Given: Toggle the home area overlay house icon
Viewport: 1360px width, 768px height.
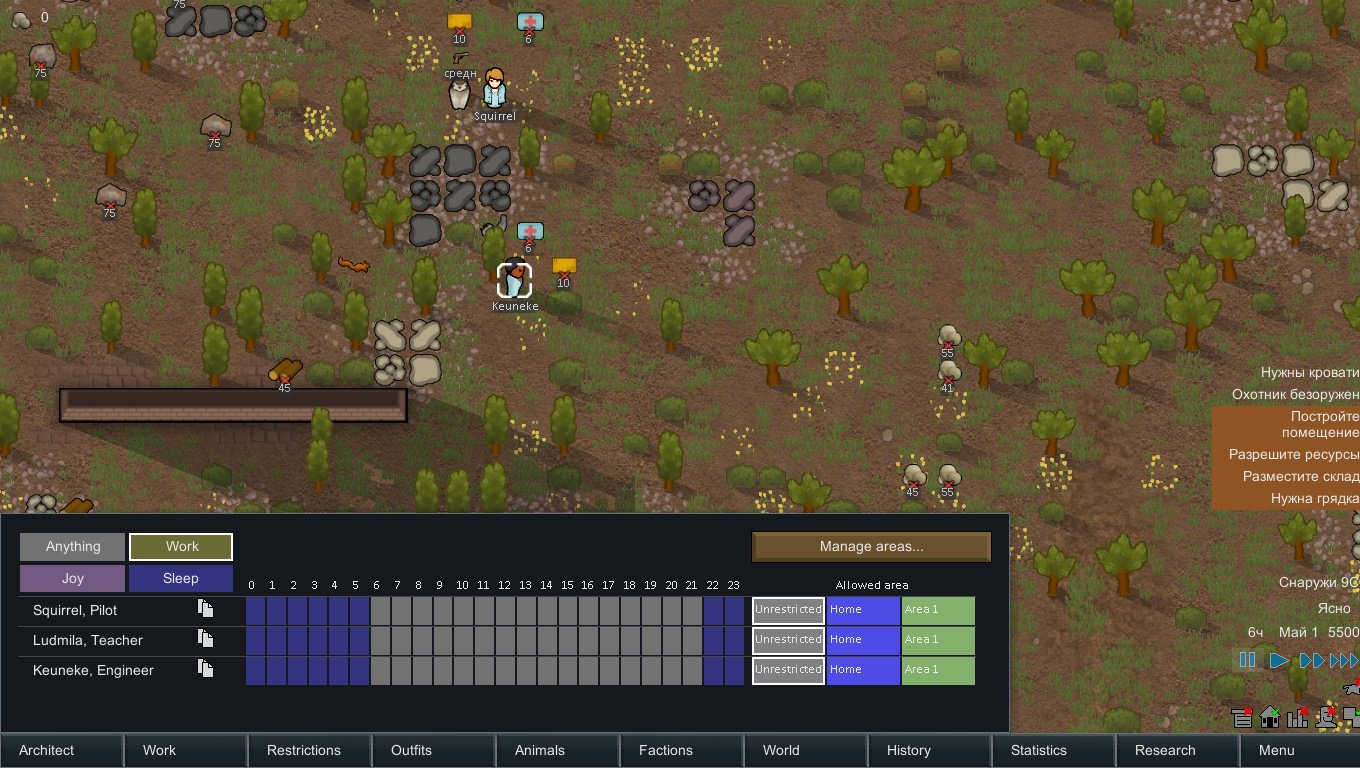Looking at the screenshot, I should click(x=1270, y=718).
